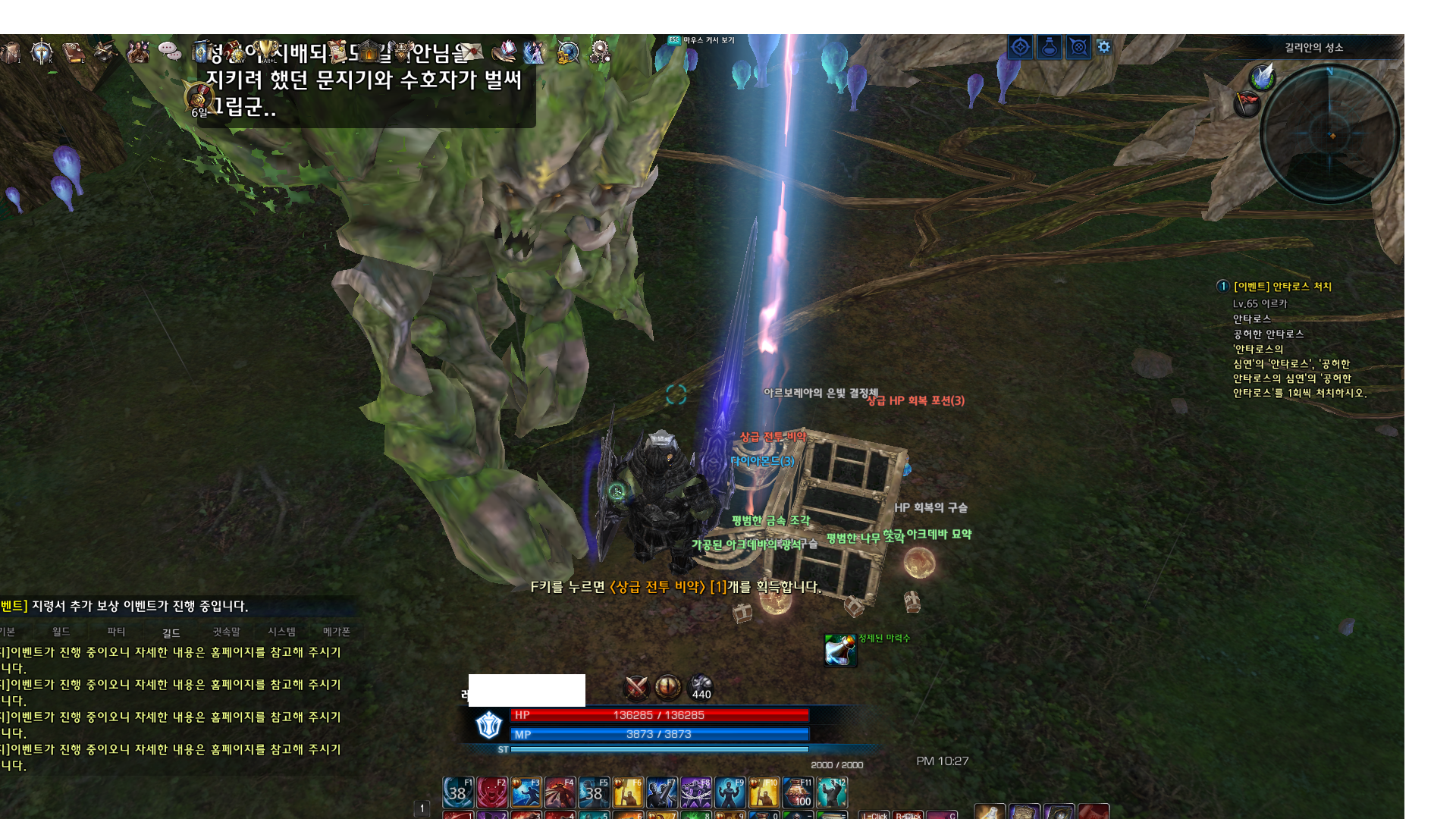This screenshot has width=1456, height=819.
Task: Click the speech bubbles social icon
Action: click(169, 52)
